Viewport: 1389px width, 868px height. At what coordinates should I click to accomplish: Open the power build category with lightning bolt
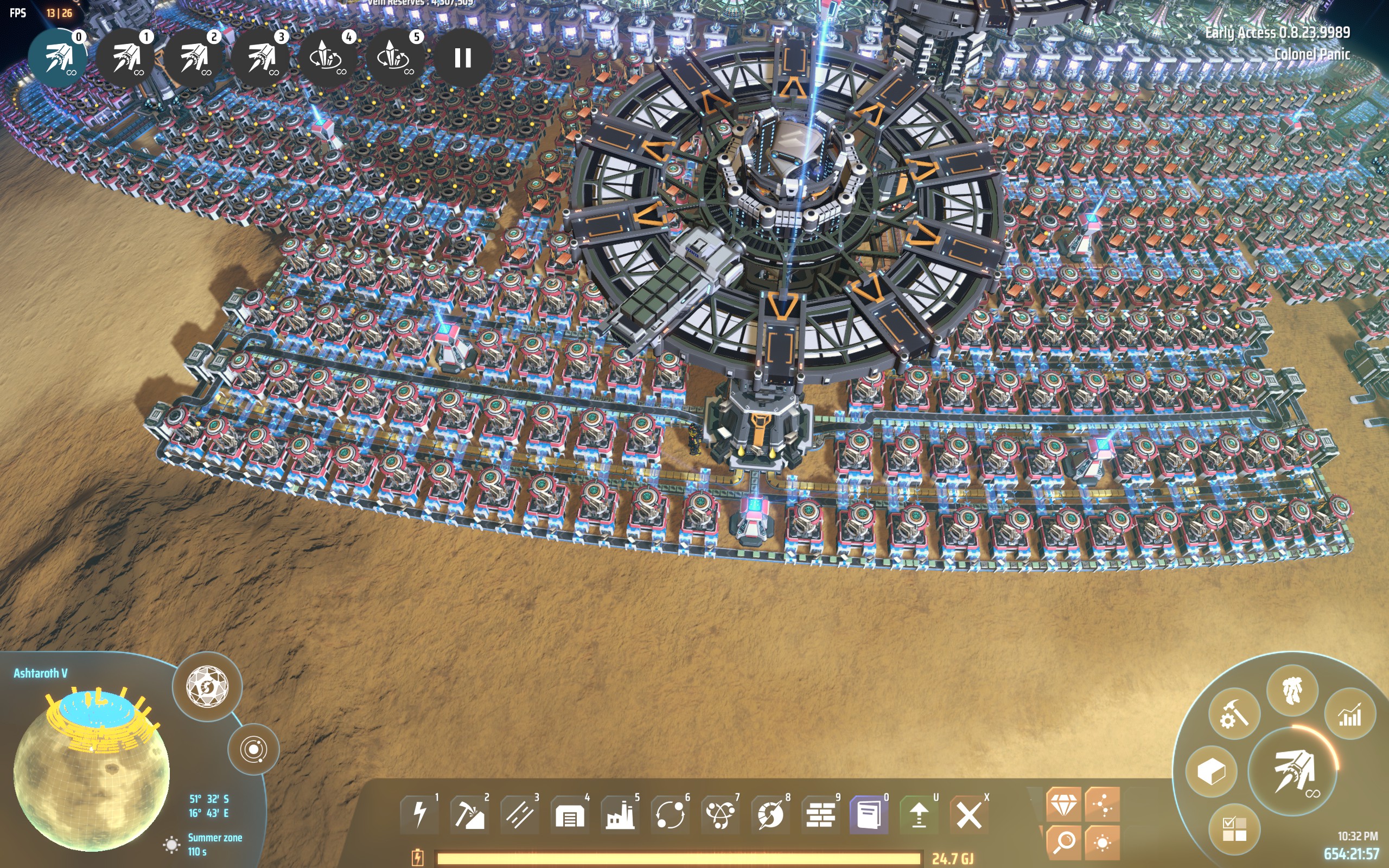[x=420, y=814]
